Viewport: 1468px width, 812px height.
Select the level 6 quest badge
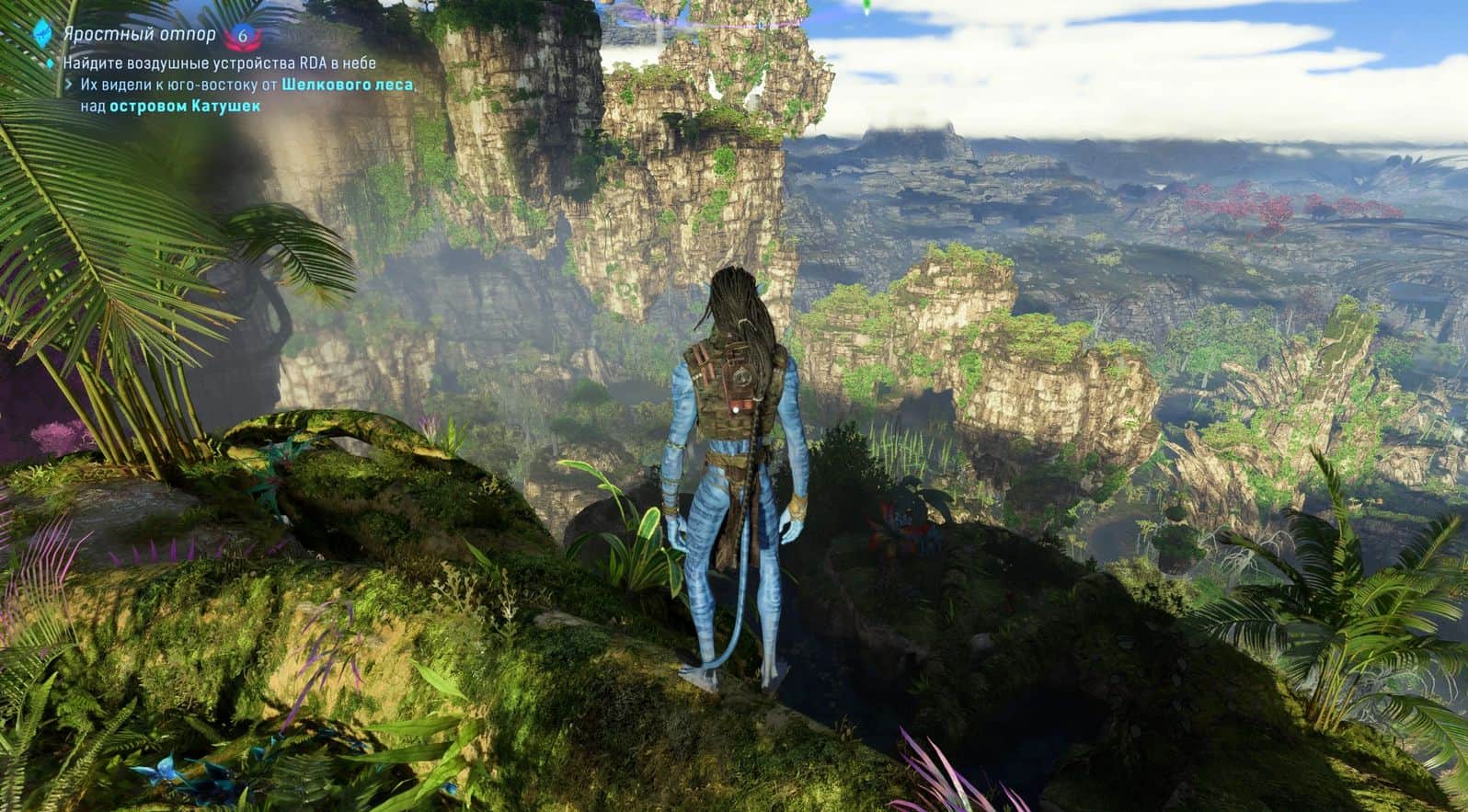[244, 36]
